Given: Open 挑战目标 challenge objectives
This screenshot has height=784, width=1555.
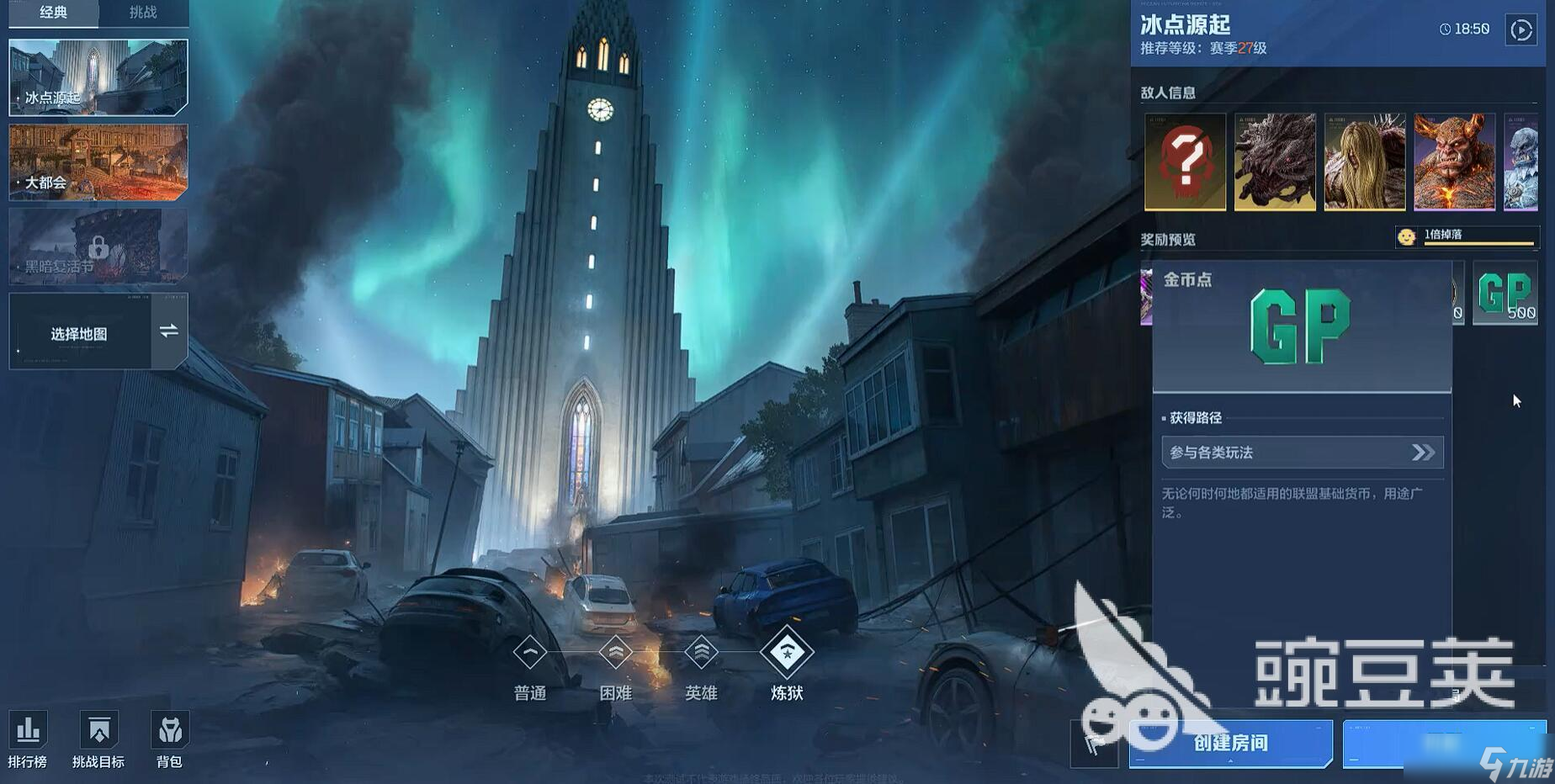Looking at the screenshot, I should click(98, 739).
